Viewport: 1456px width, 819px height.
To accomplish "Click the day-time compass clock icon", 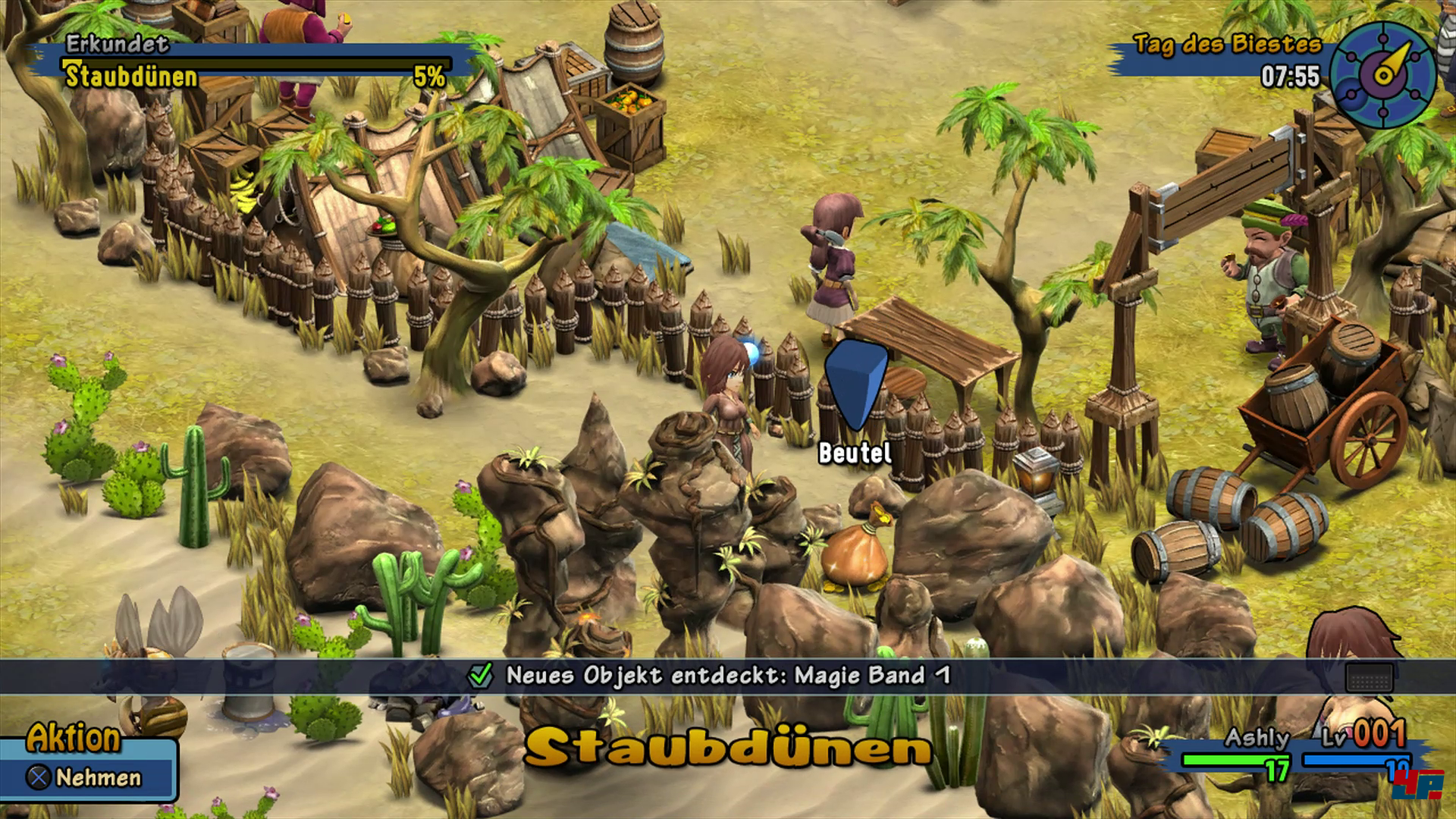I will pyautogui.click(x=1383, y=74).
